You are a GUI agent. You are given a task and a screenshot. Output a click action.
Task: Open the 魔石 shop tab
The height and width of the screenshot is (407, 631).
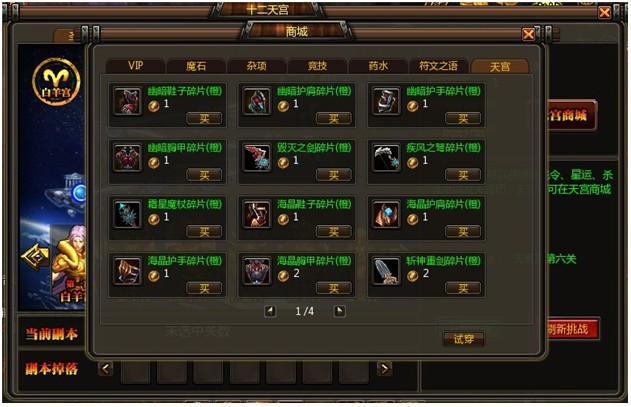pos(197,66)
